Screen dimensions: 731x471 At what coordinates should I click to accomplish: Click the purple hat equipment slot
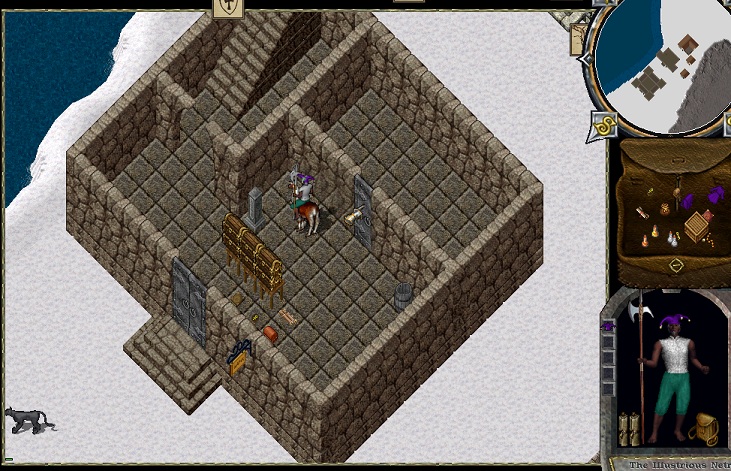pyautogui.click(x=607, y=326)
